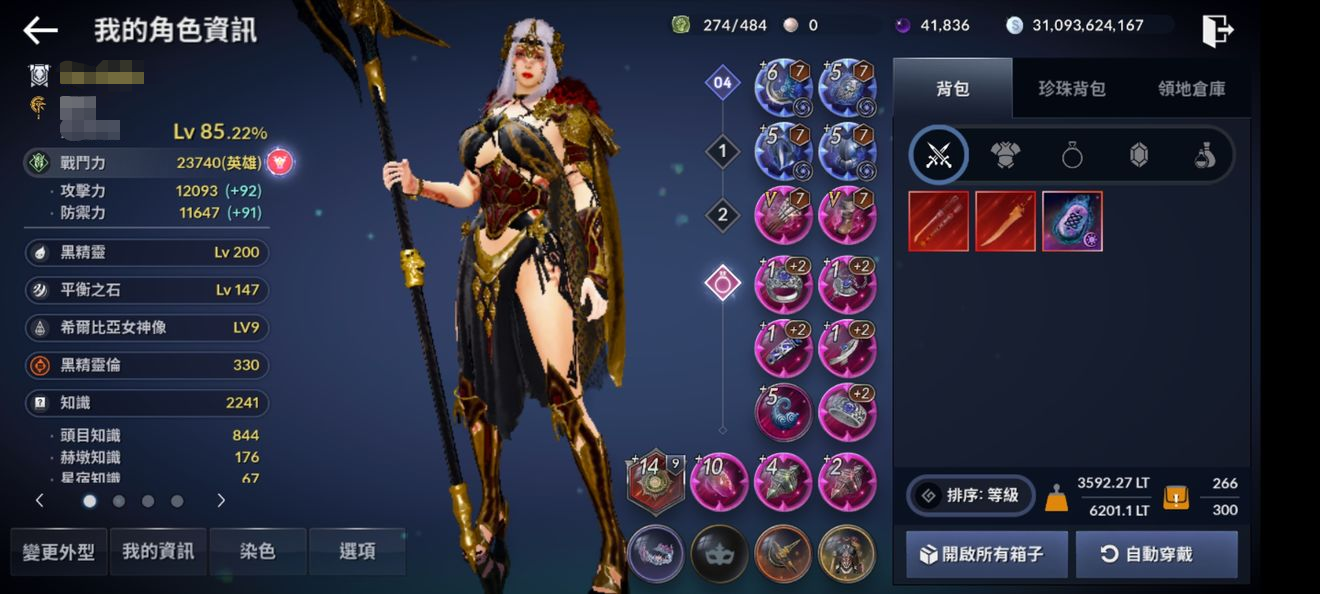The image size is (1320, 594).
Task: Switch to the 珍珠背包 tab
Action: 1072,89
